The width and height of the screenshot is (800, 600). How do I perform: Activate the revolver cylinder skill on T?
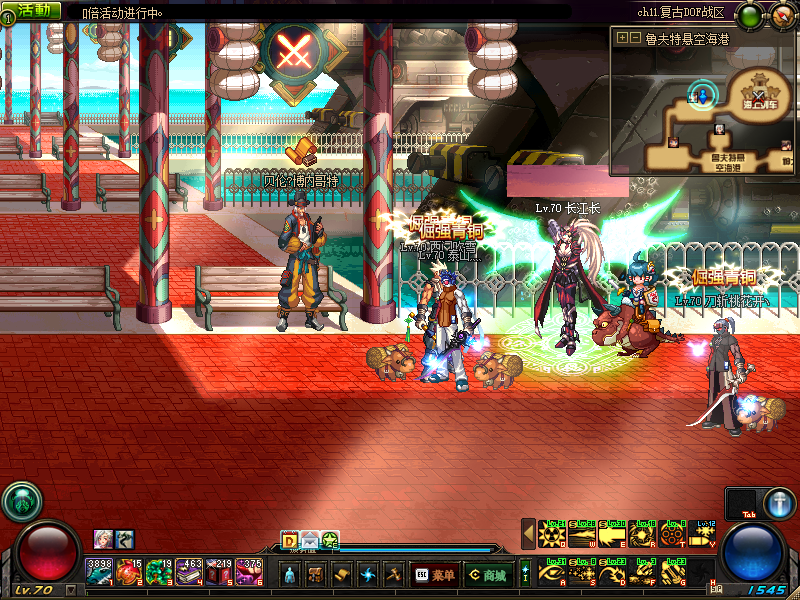674,534
